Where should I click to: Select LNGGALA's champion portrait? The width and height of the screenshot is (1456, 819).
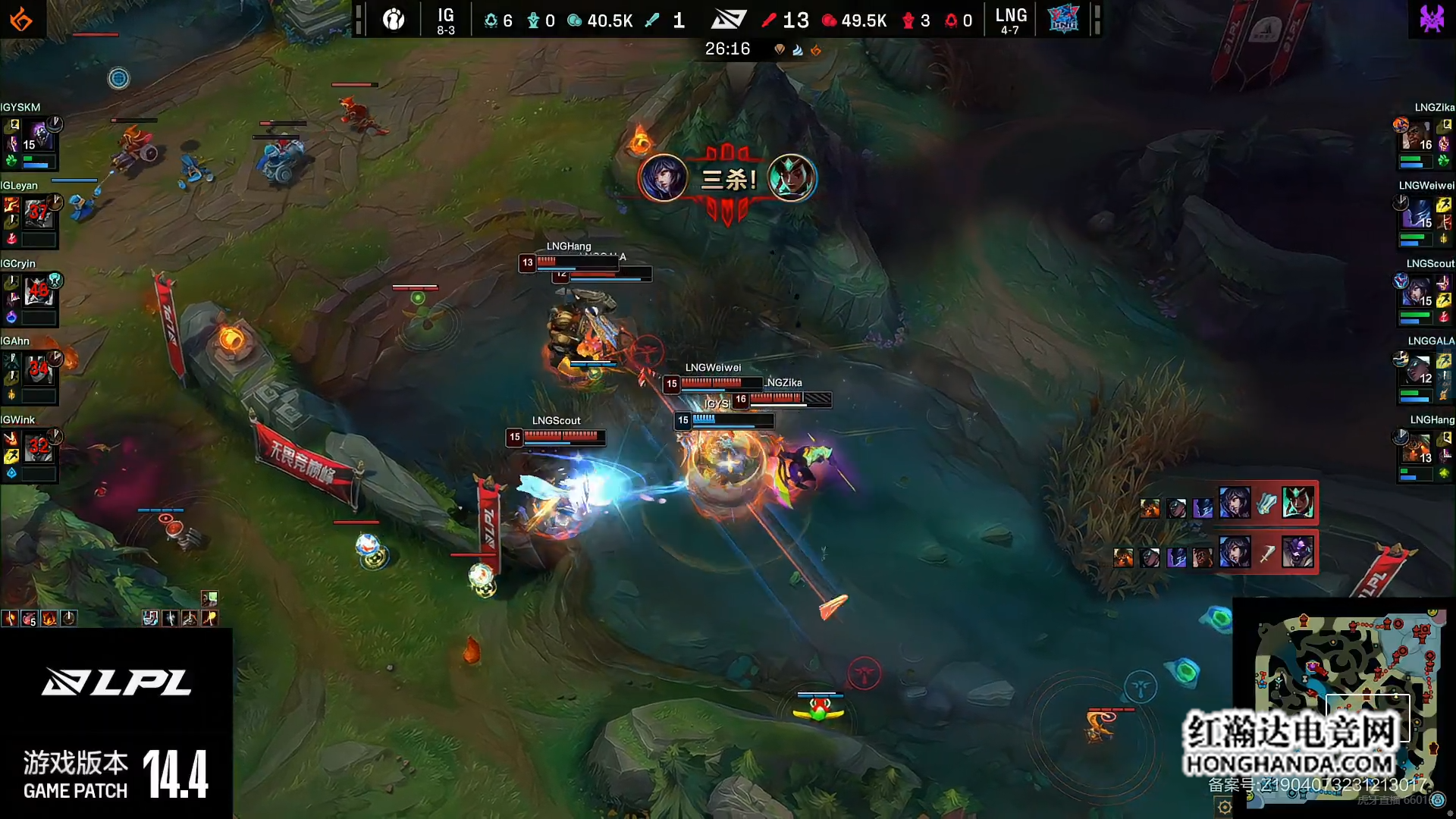click(1415, 370)
